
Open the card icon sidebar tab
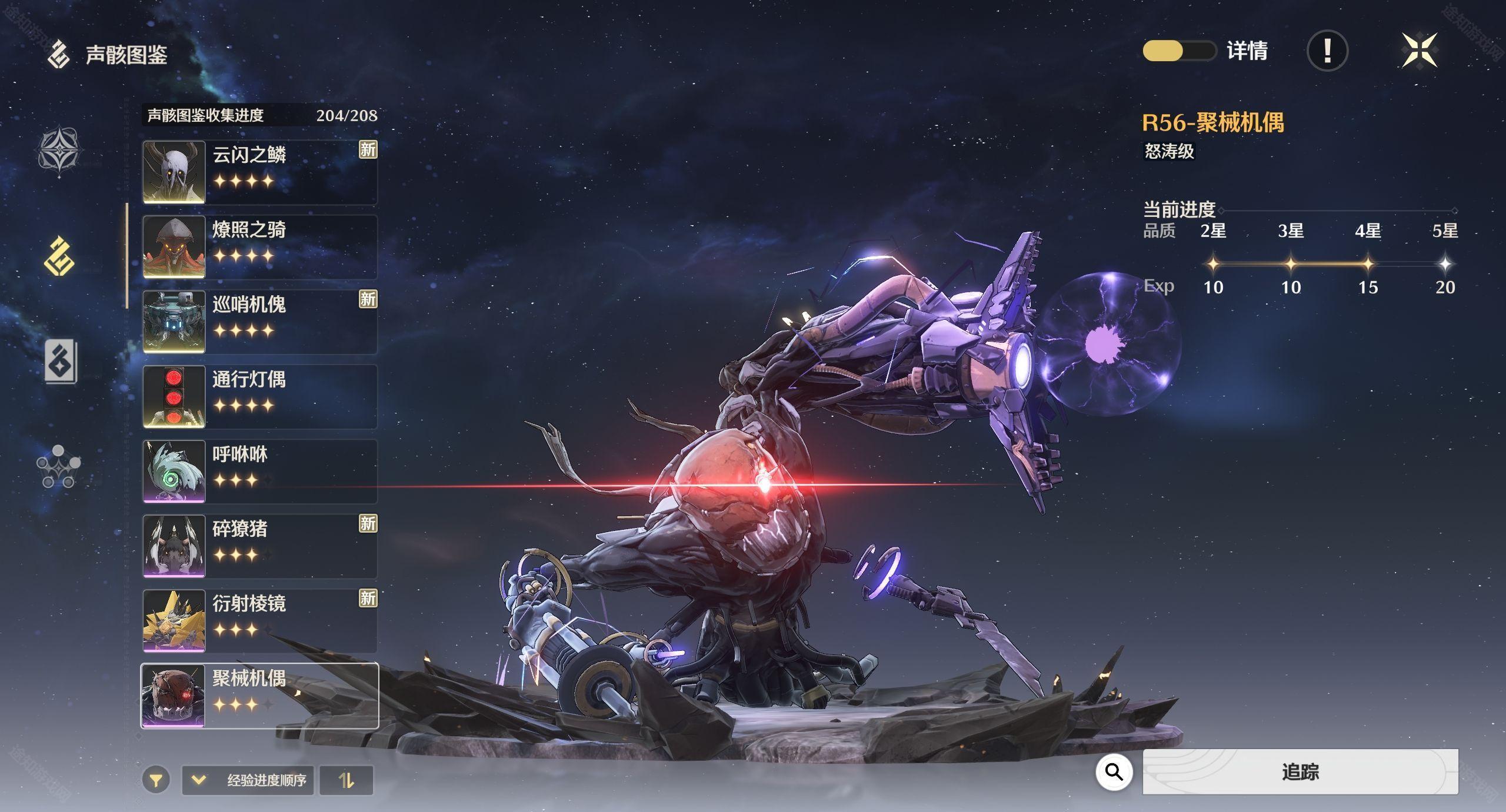pyautogui.click(x=60, y=361)
